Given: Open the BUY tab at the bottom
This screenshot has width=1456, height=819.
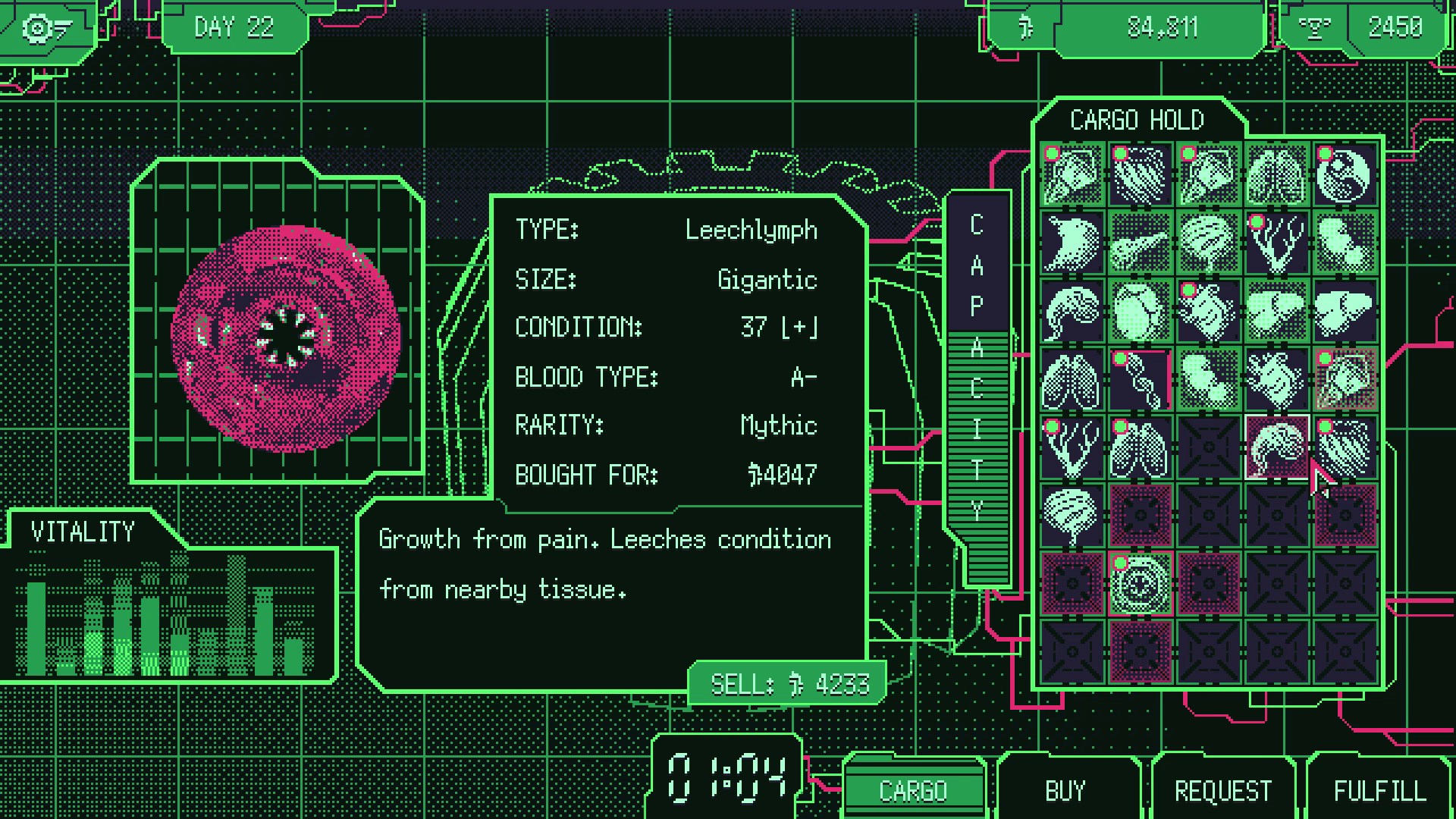Looking at the screenshot, I should click(x=1065, y=789).
